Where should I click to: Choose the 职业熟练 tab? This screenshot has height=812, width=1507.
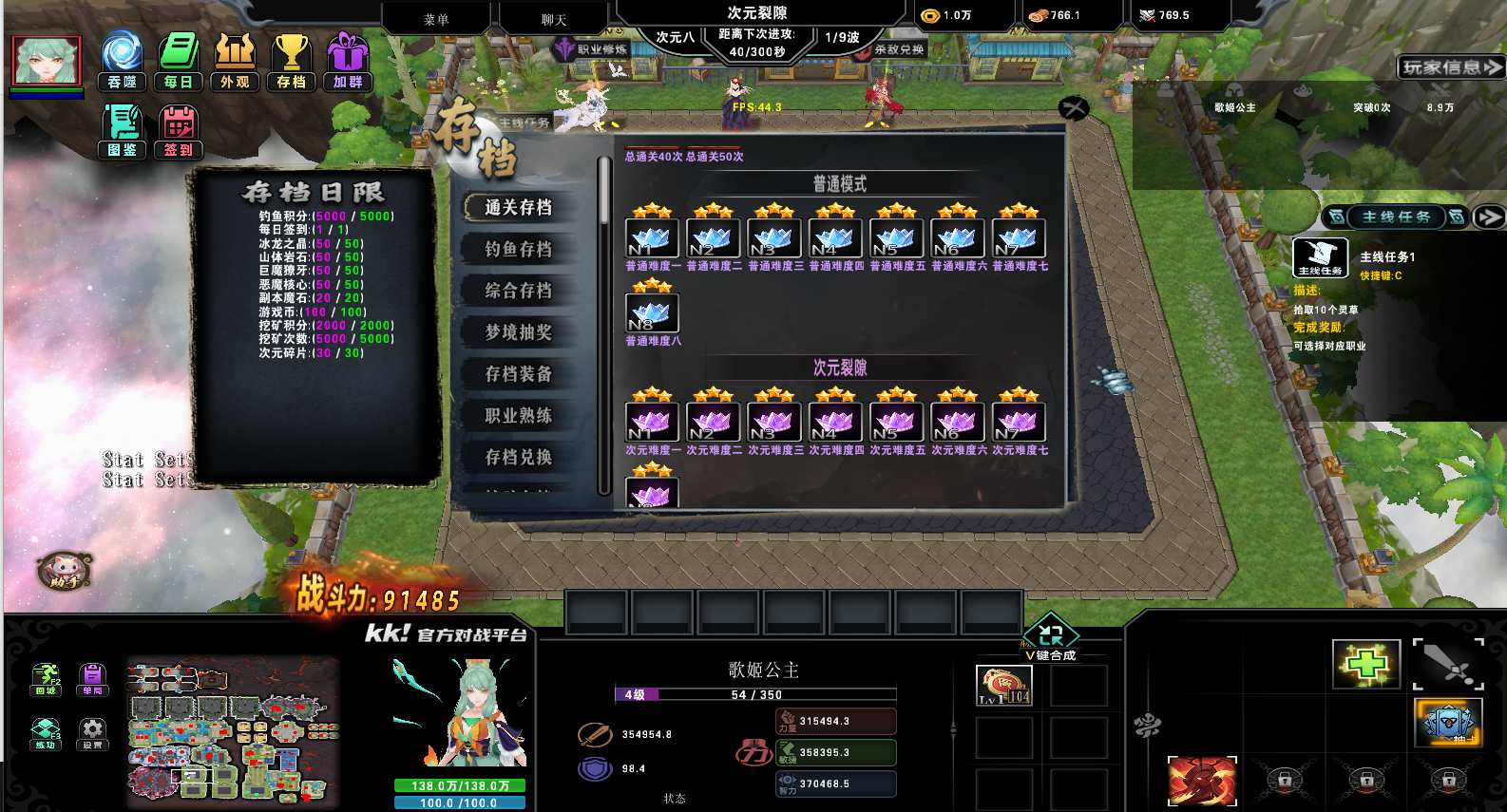pyautogui.click(x=519, y=416)
